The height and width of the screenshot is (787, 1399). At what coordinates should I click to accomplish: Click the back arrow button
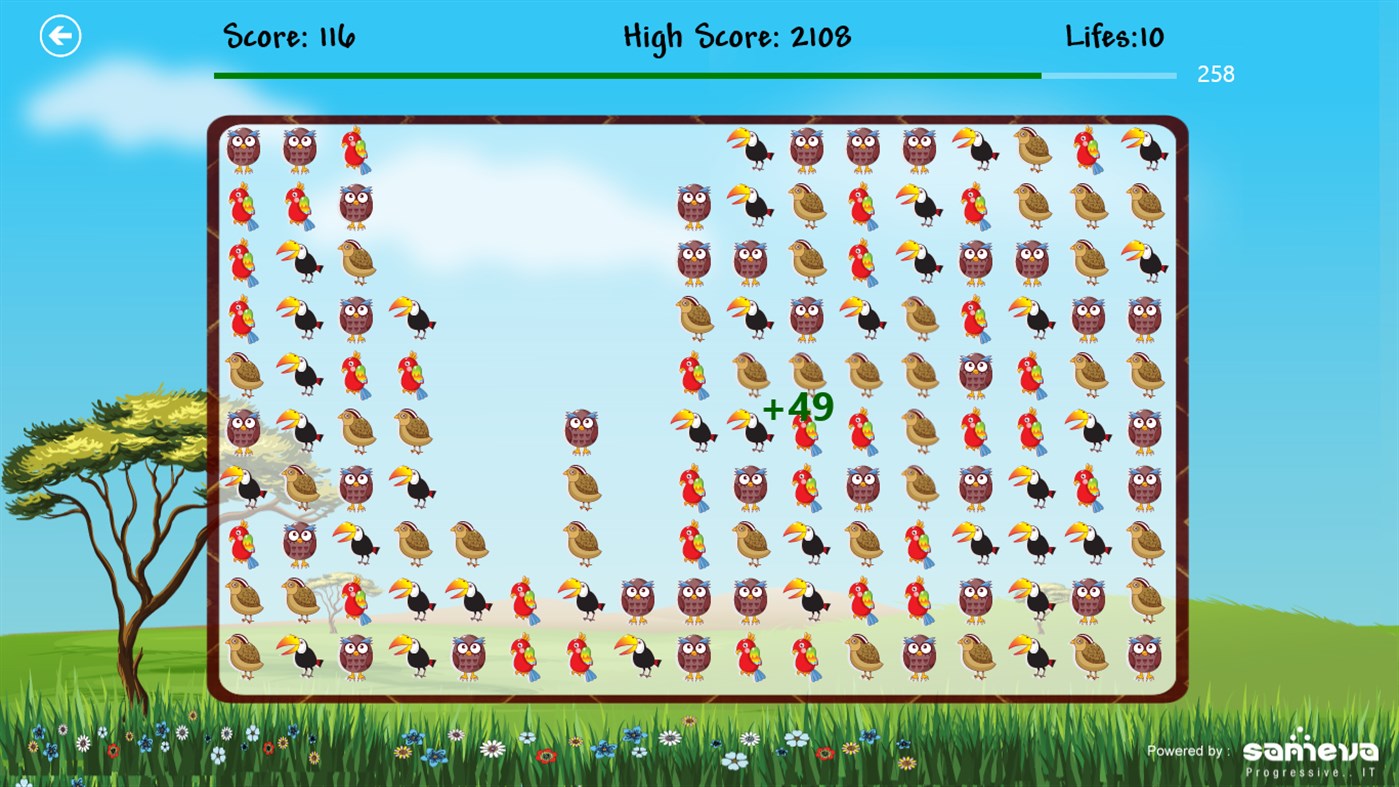point(60,35)
